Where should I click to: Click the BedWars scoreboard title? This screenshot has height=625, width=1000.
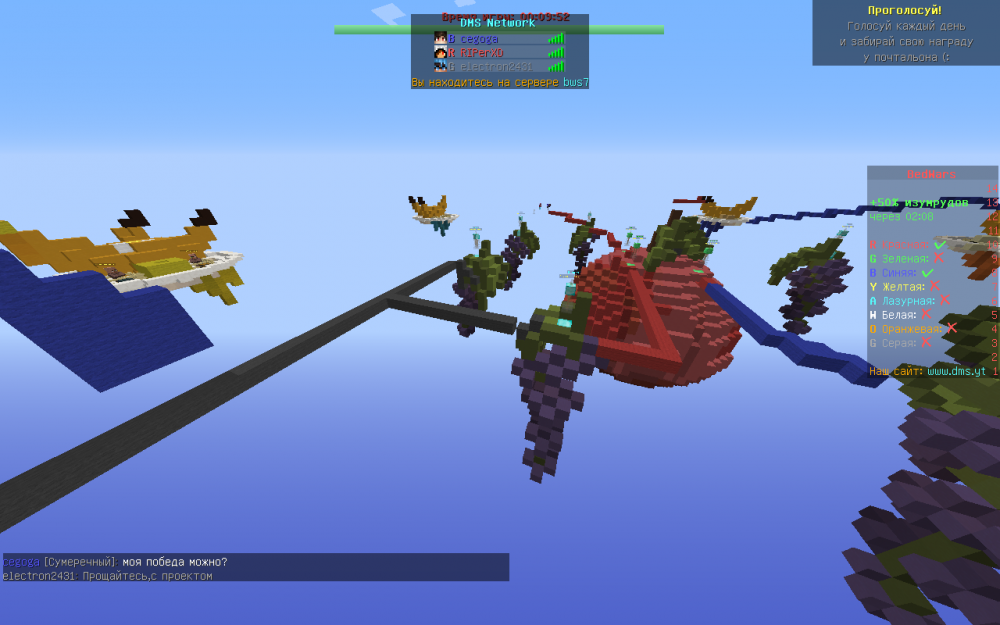click(x=931, y=174)
